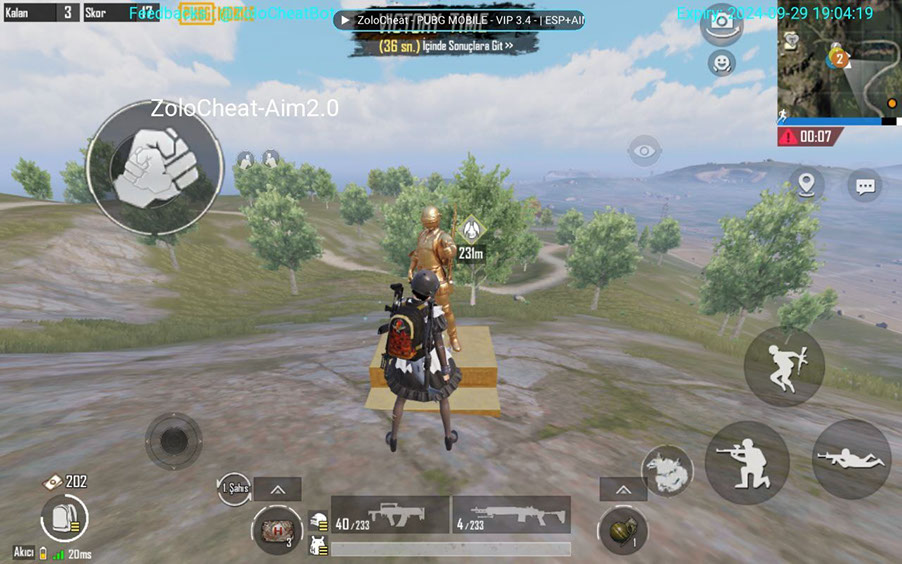Select the first rifle with 40/233 ammo
902x564 pixels.
point(390,515)
